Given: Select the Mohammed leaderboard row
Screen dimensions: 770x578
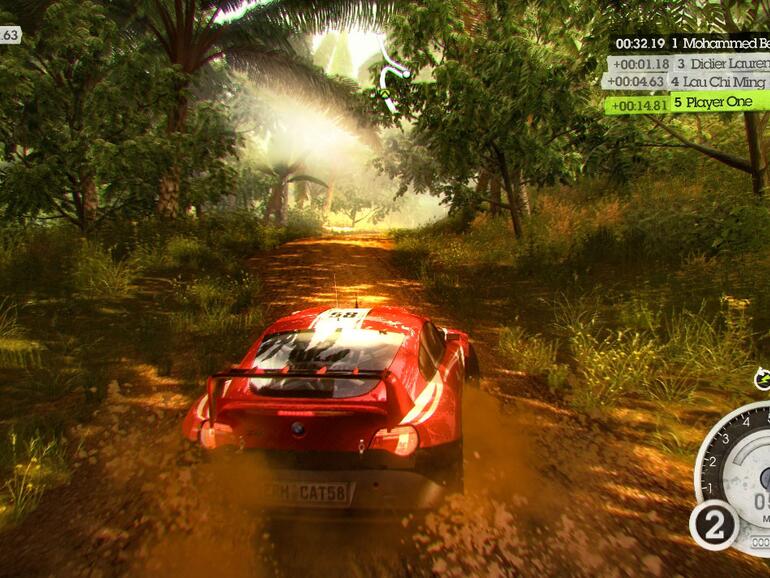Looking at the screenshot, I should (690, 44).
